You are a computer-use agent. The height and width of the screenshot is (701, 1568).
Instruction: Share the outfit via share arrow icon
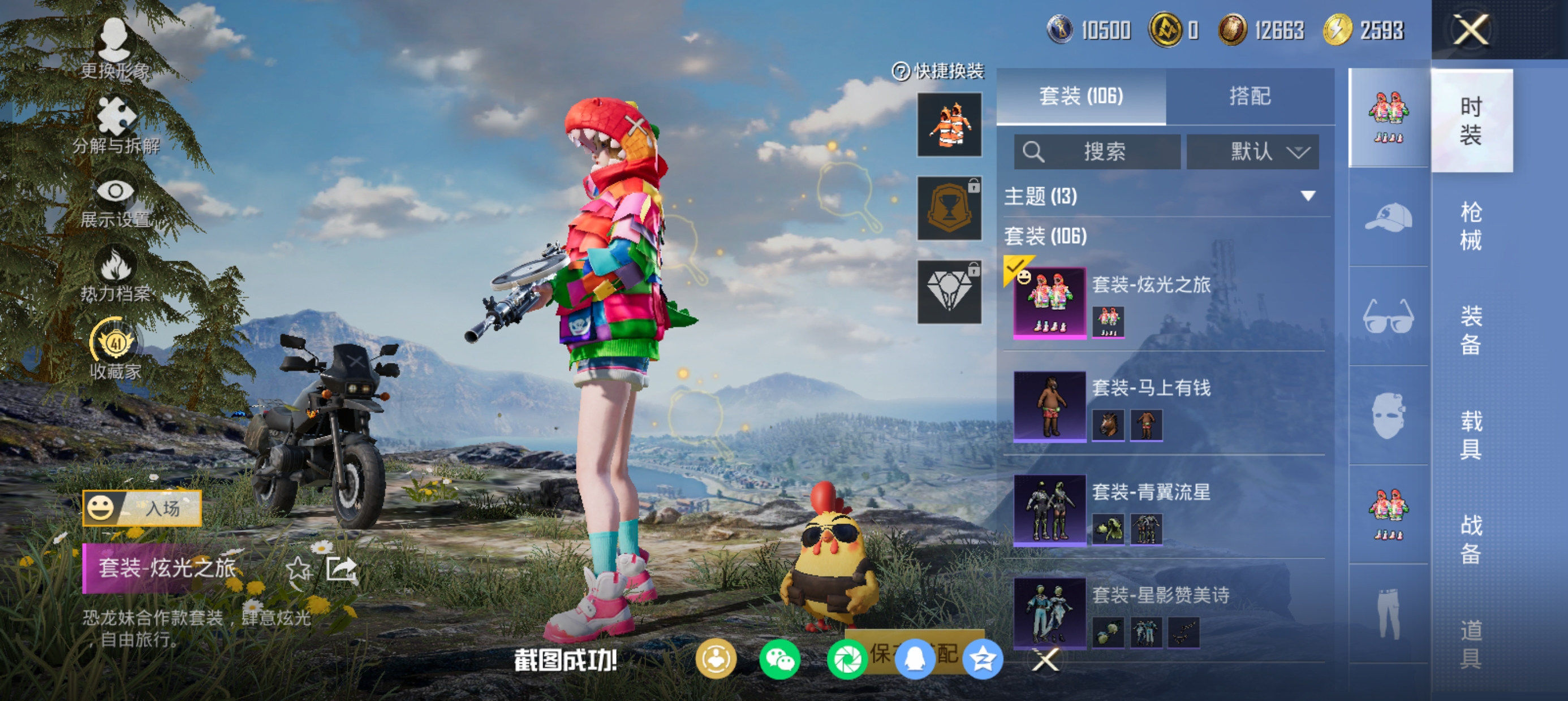click(341, 570)
